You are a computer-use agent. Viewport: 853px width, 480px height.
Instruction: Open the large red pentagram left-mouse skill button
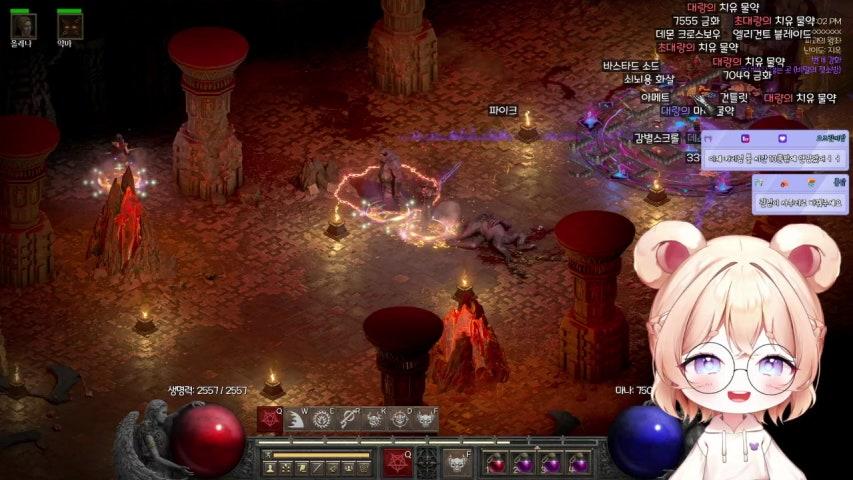pos(397,463)
